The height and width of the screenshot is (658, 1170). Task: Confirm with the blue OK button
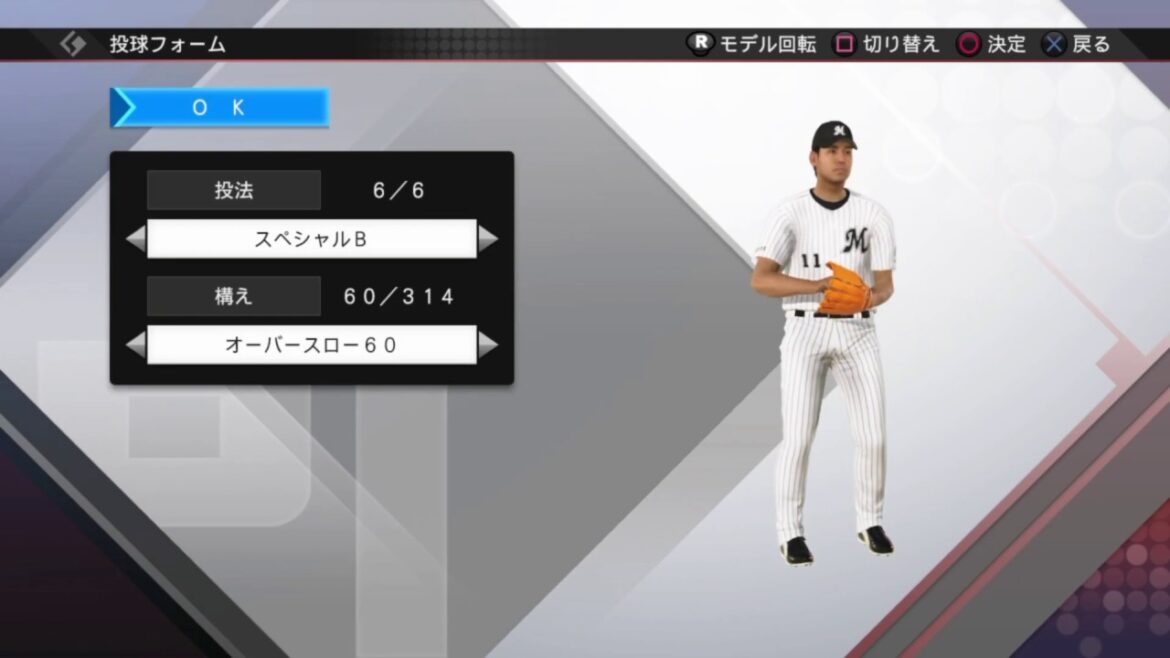pyautogui.click(x=220, y=108)
